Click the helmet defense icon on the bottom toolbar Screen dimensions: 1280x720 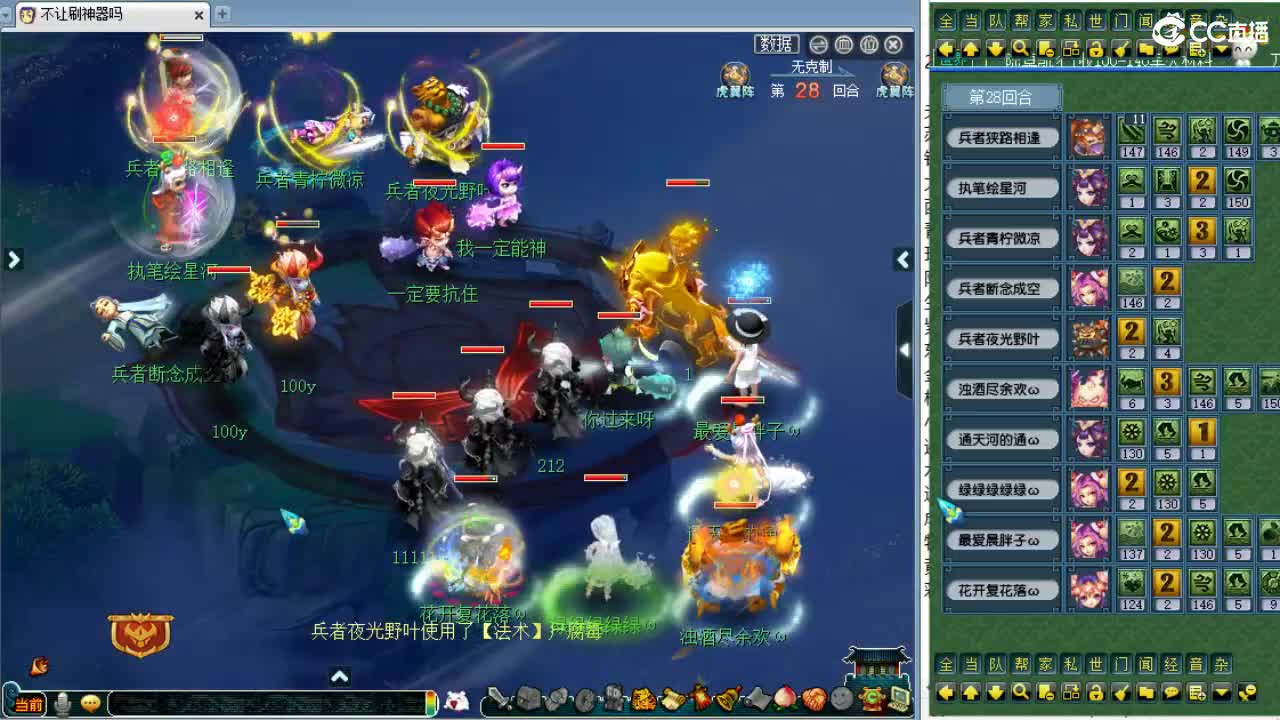526,698
